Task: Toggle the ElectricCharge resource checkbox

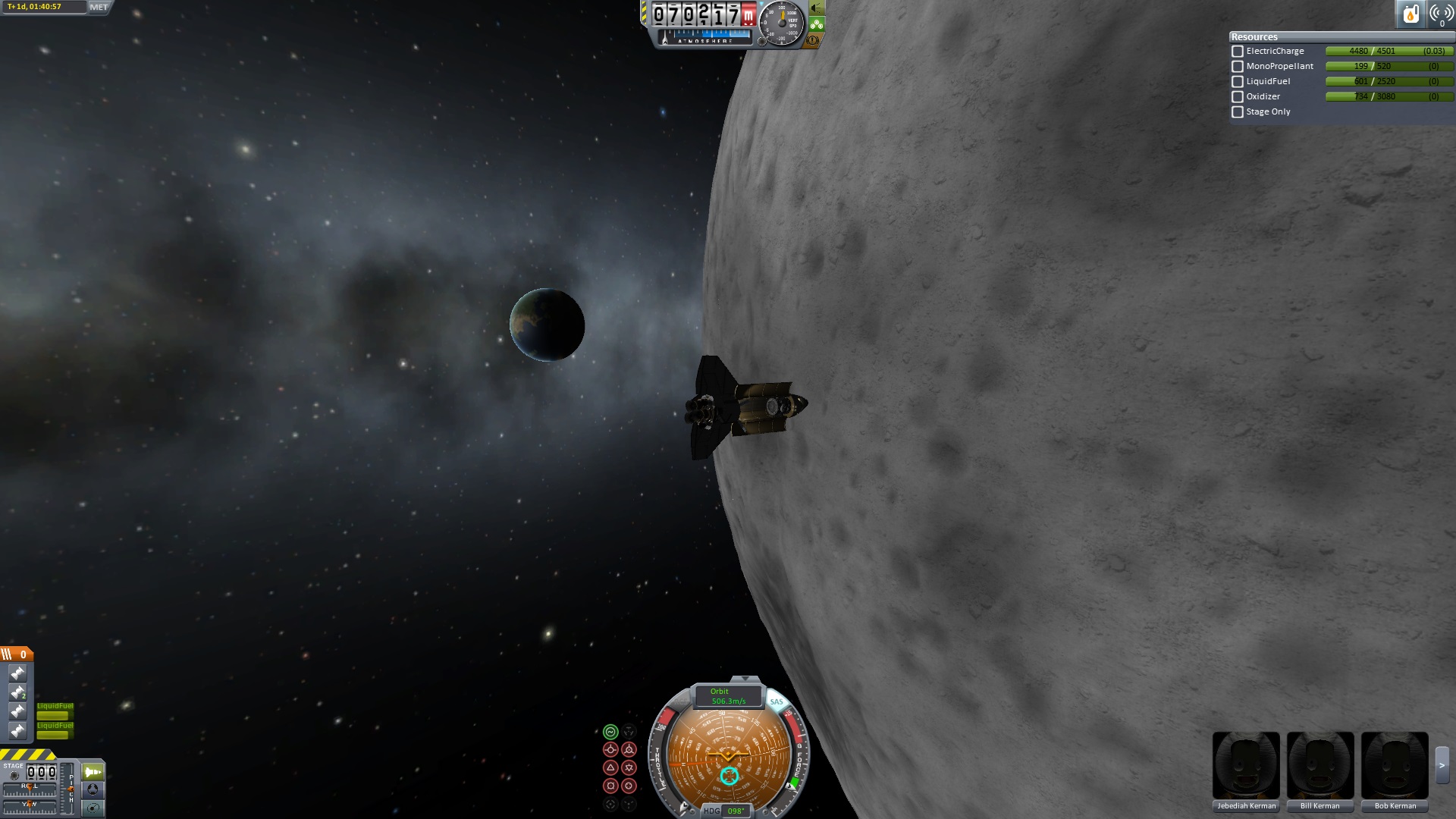Action: (1238, 52)
